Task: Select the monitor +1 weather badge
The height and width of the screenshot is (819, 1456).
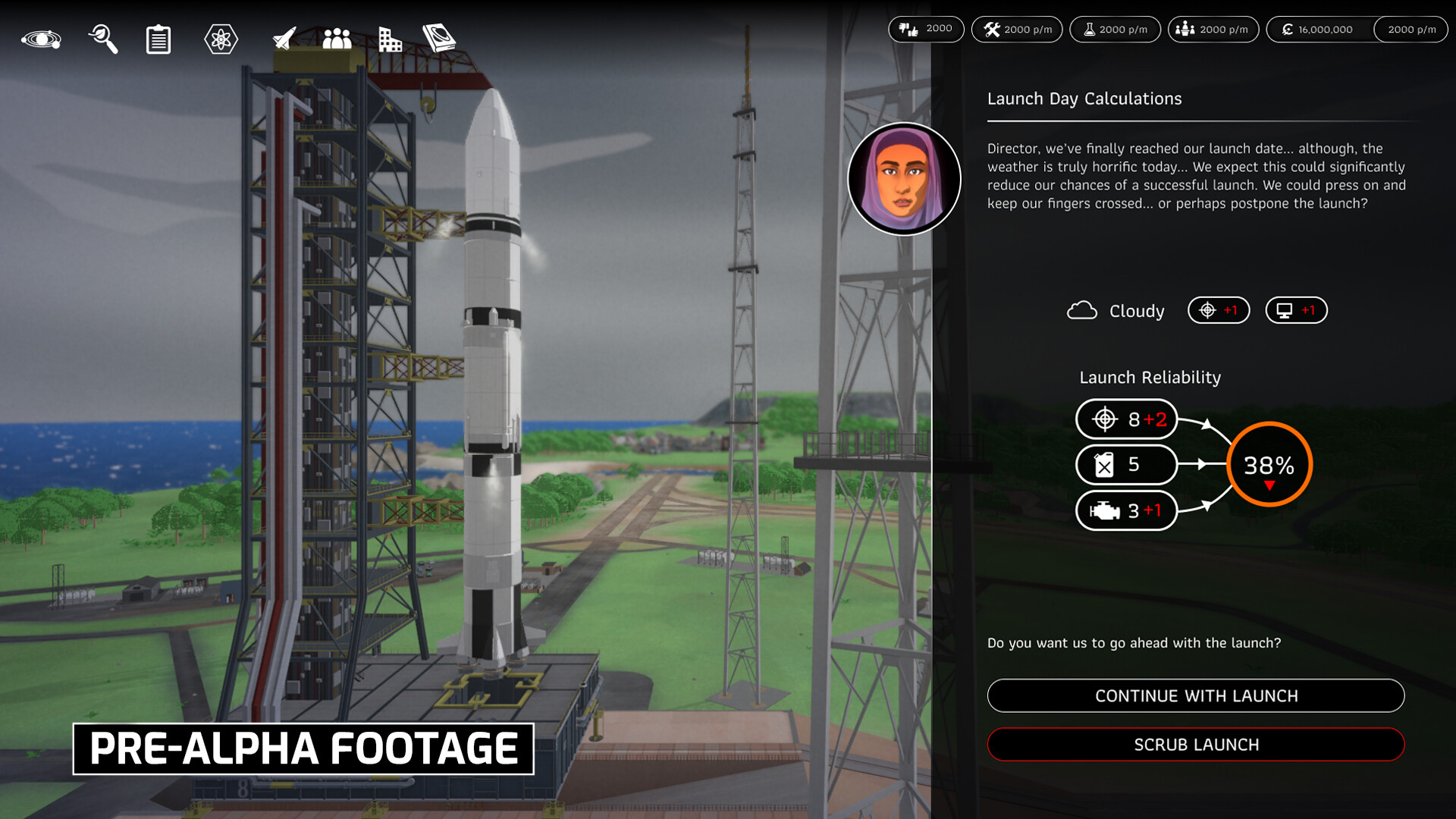Action: (1296, 310)
